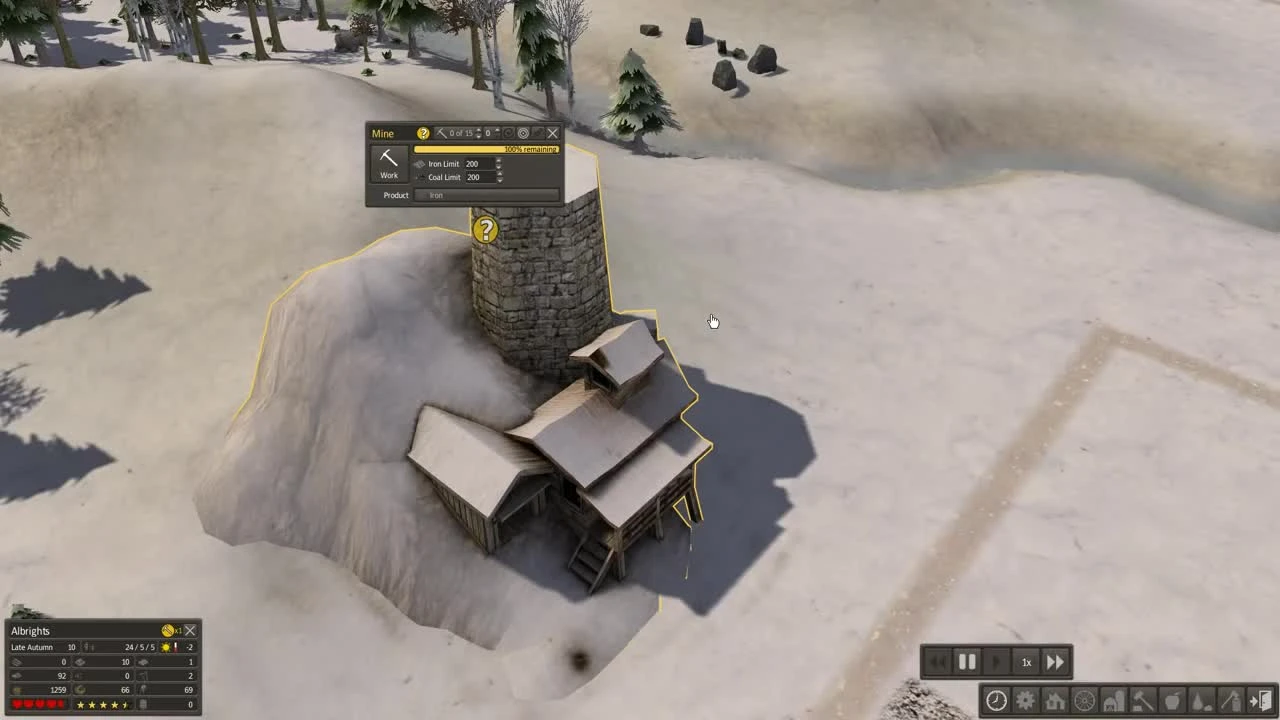
Task: Open the housing construction menu
Action: coord(1055,701)
